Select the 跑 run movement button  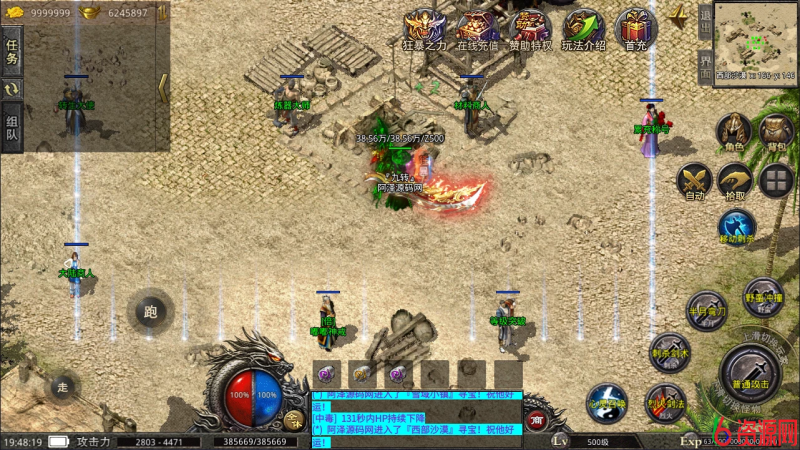[x=150, y=312]
